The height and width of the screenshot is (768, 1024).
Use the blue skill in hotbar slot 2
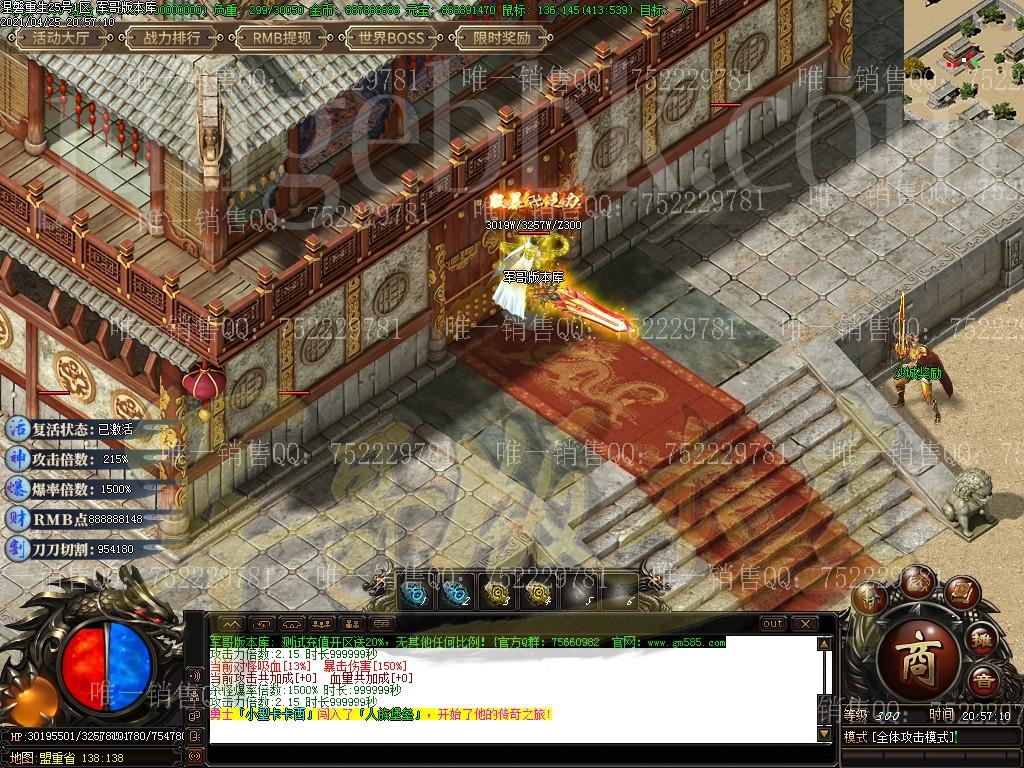pyautogui.click(x=456, y=592)
